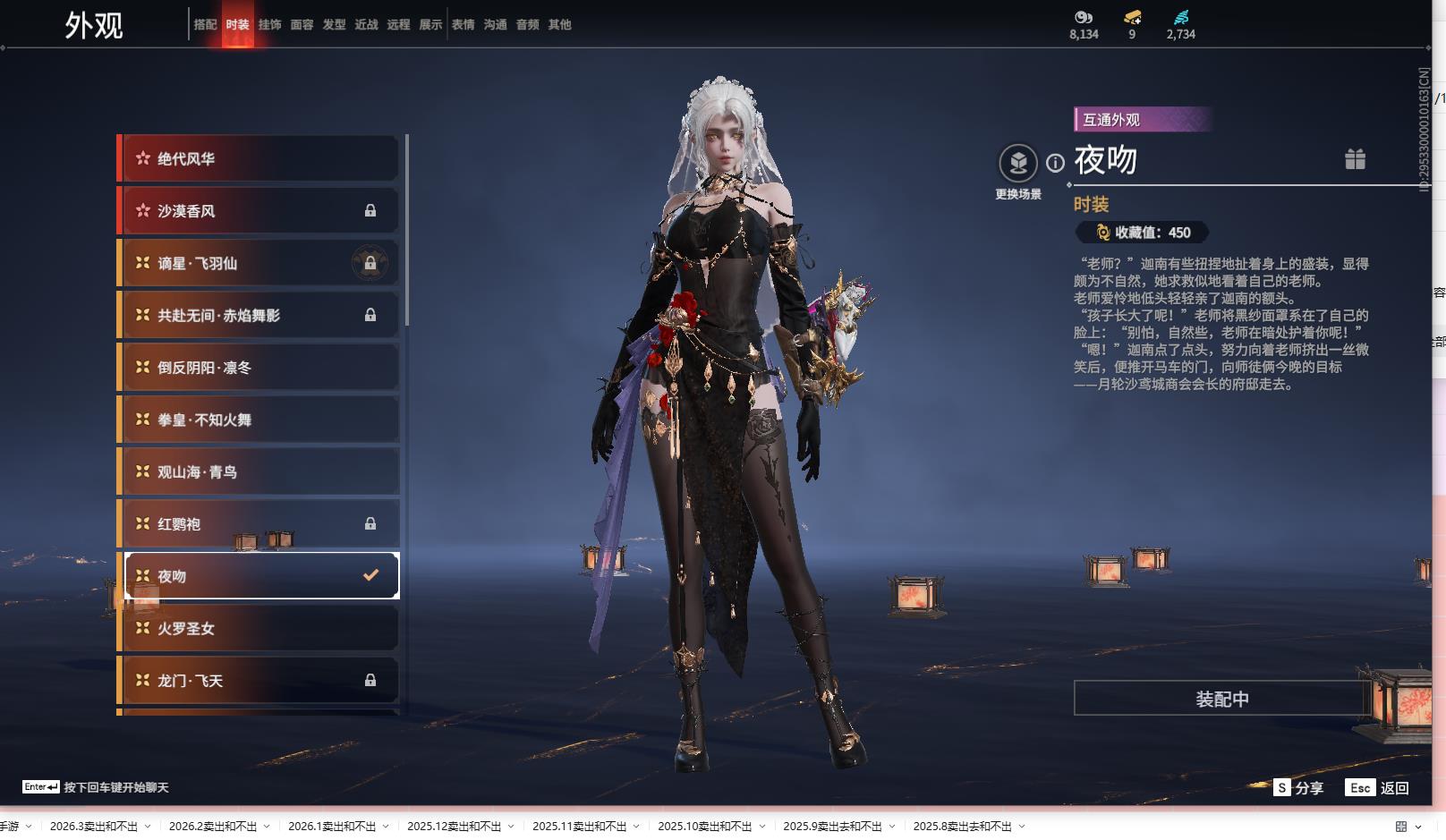1446x840 pixels.
Task: Open the info icon beside 夜吻
Action: pyautogui.click(x=1056, y=163)
